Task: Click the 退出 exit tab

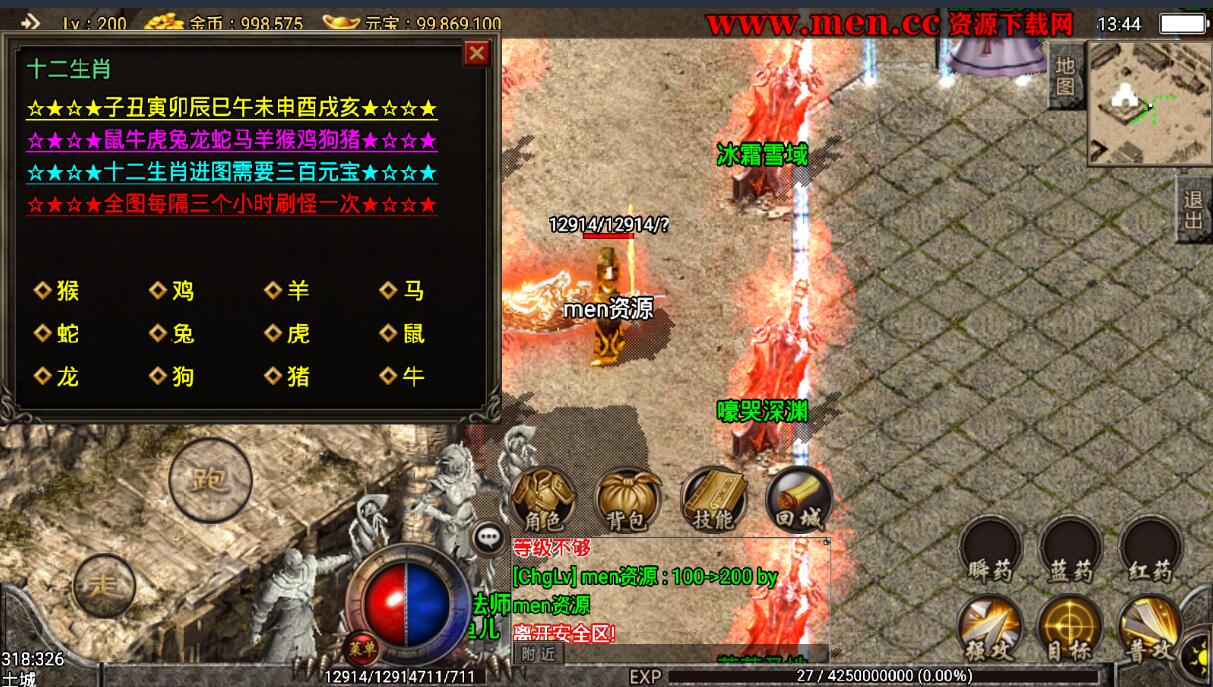Action: (1193, 209)
